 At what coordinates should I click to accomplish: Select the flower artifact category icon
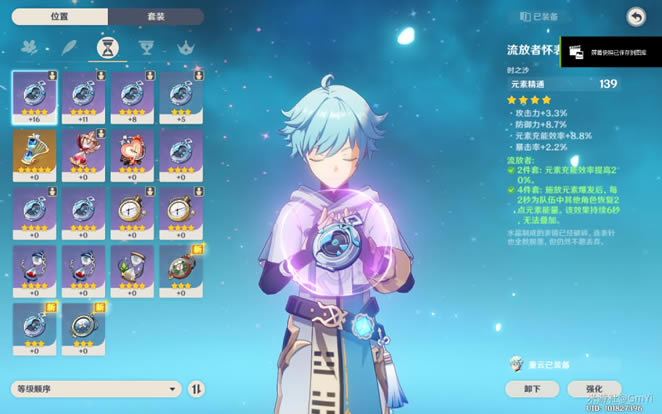point(30,47)
